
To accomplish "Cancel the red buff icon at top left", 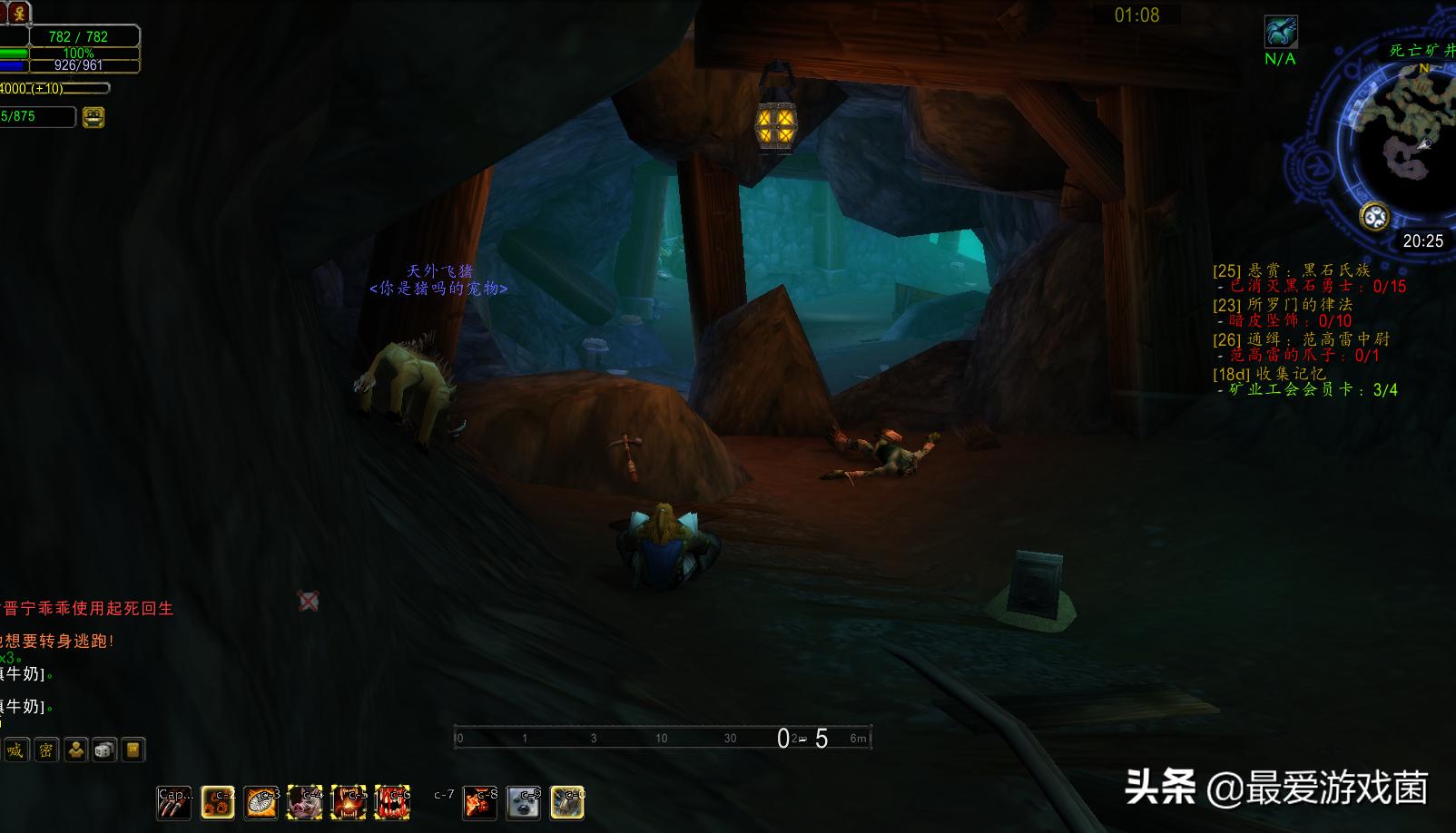I will [x=20, y=13].
